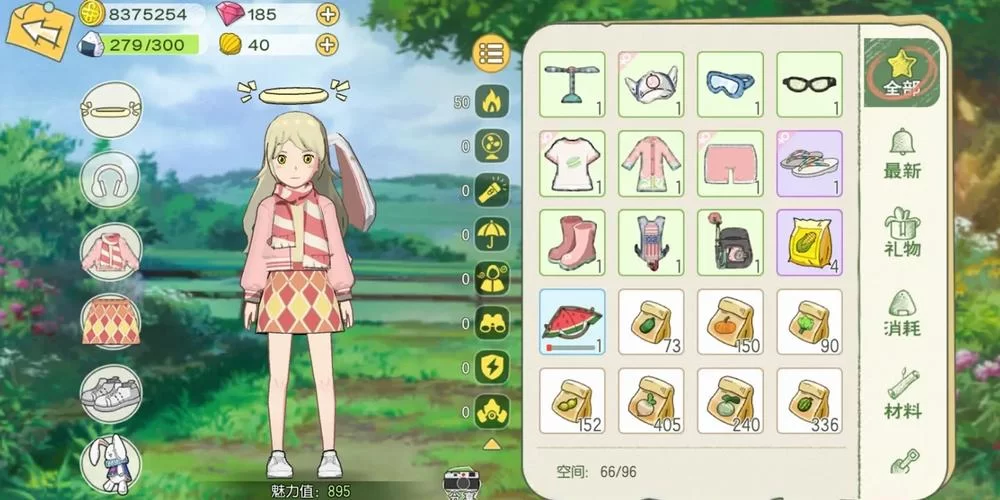Open the white rabbit doll slot
1000x500 pixels.
(110, 462)
